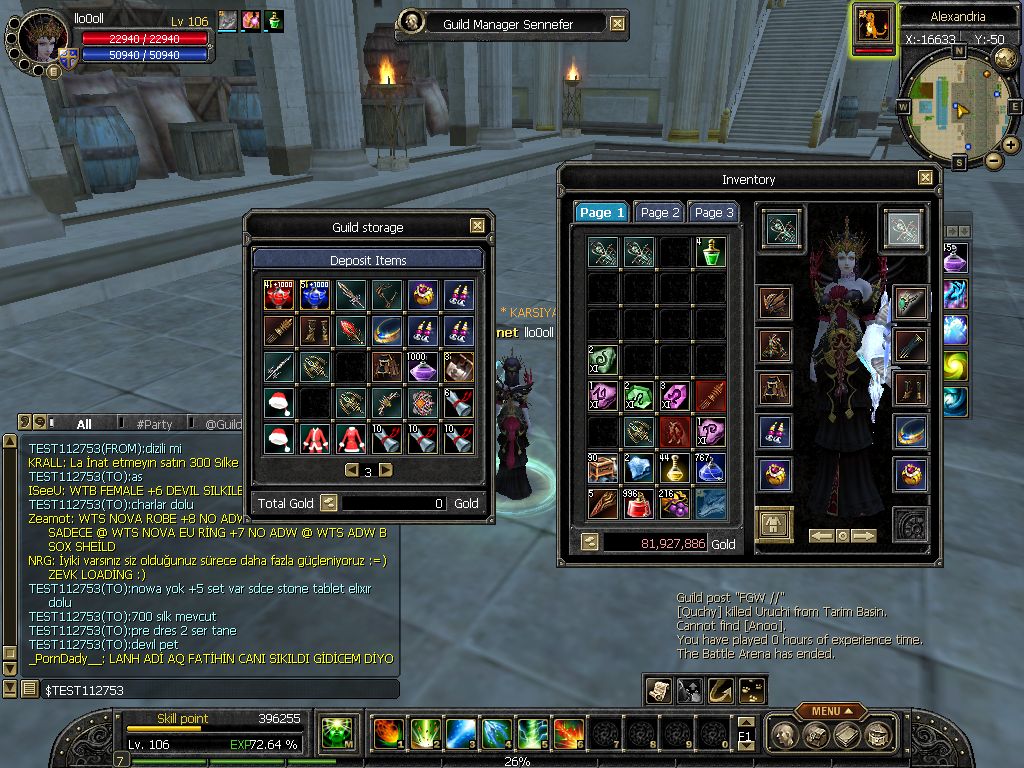Image resolution: width=1024 pixels, height=768 pixels.
Task: Open the MENU expander
Action: point(831,711)
